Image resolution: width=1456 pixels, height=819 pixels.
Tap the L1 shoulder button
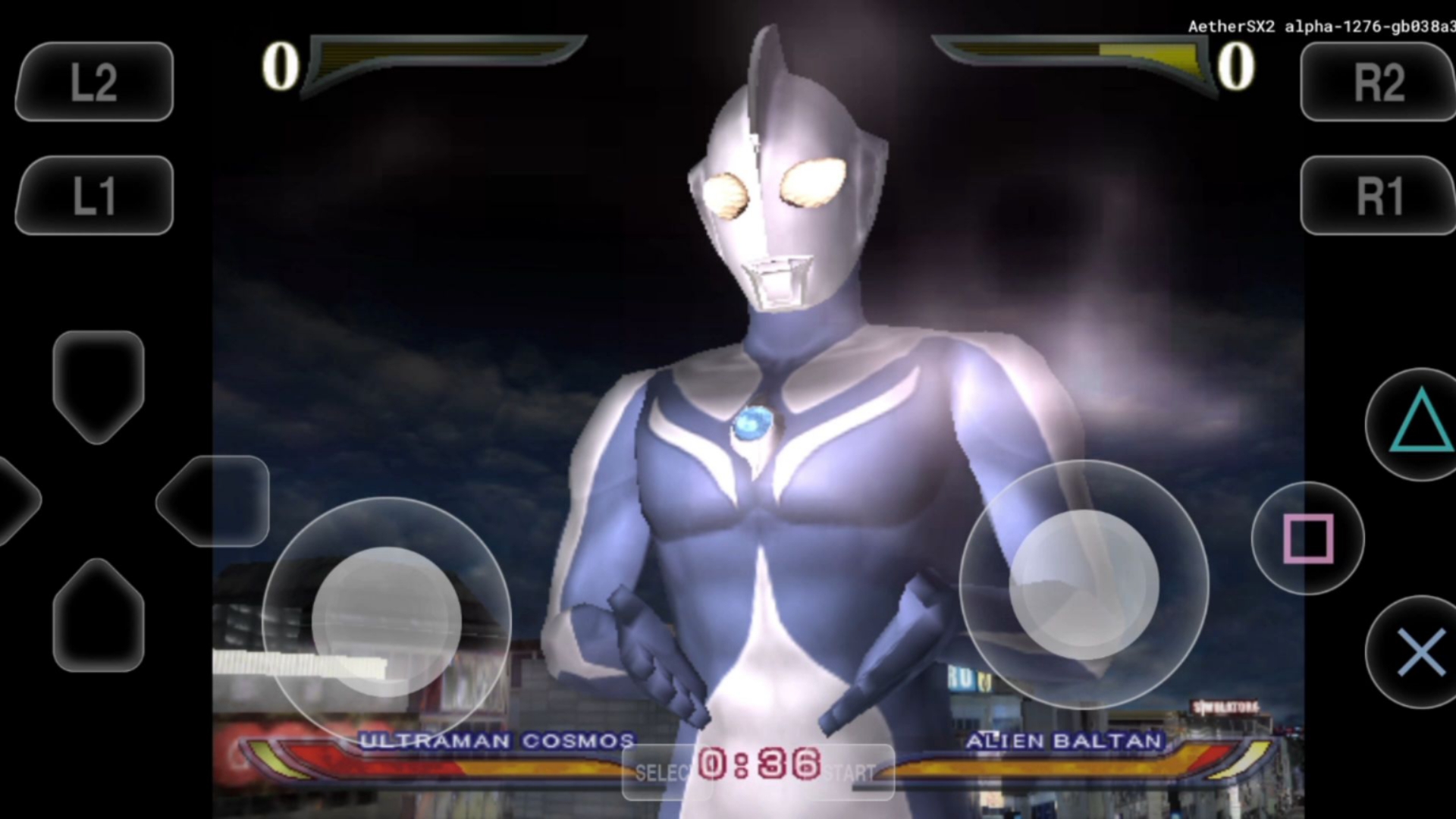click(94, 196)
